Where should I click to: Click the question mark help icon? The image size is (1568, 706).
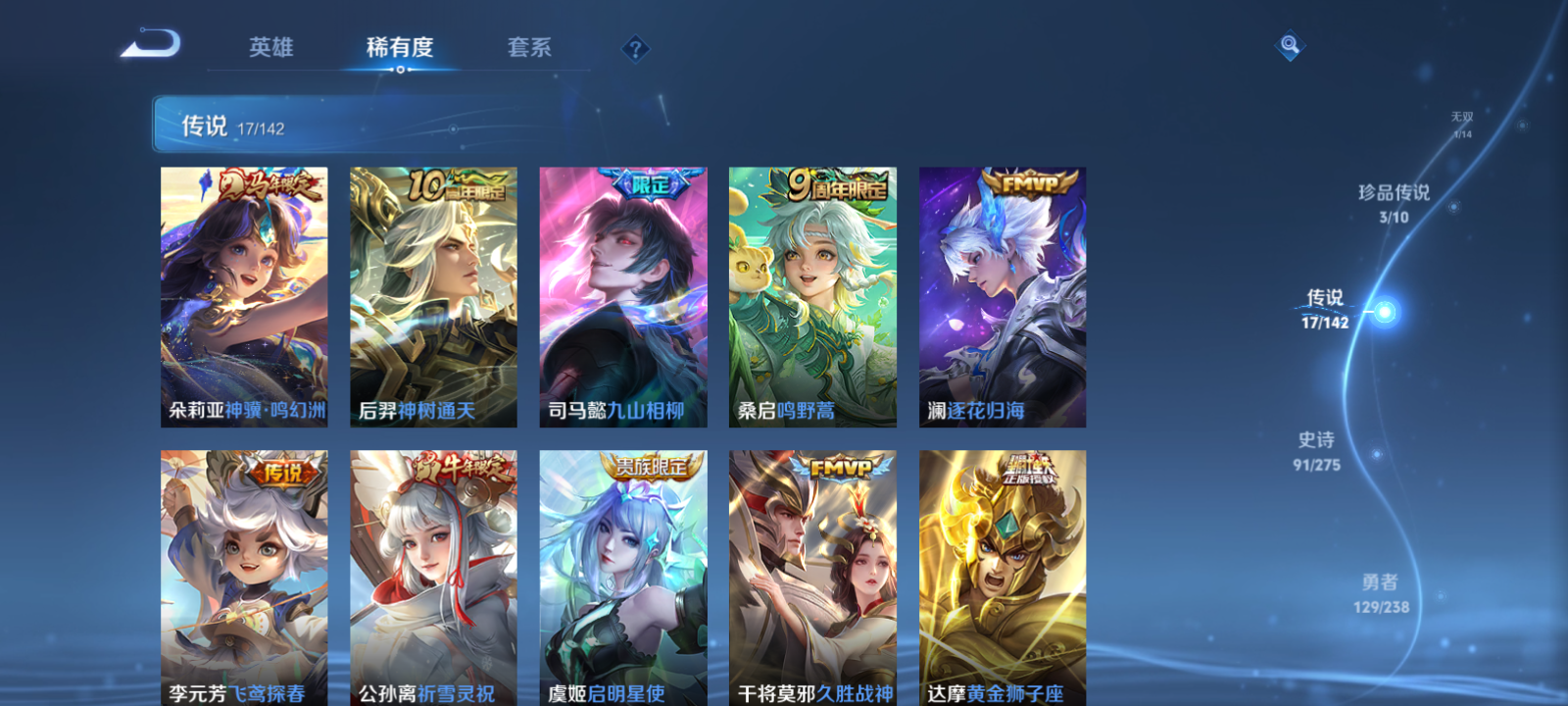click(x=634, y=48)
